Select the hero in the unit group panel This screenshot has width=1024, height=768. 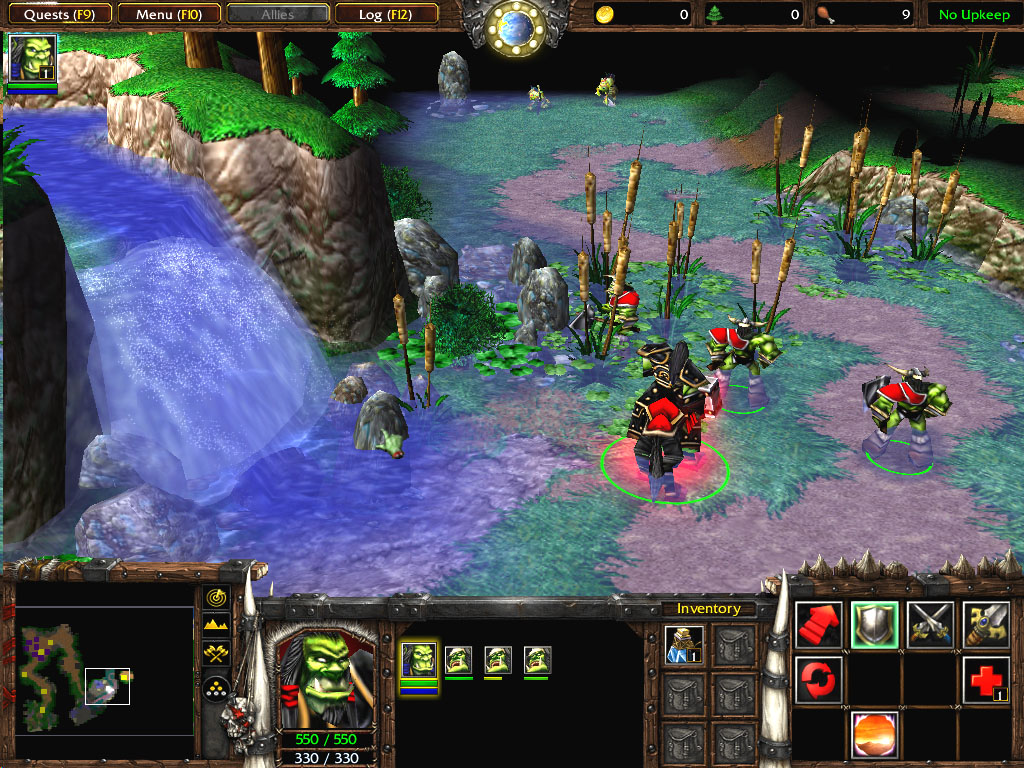[419, 660]
